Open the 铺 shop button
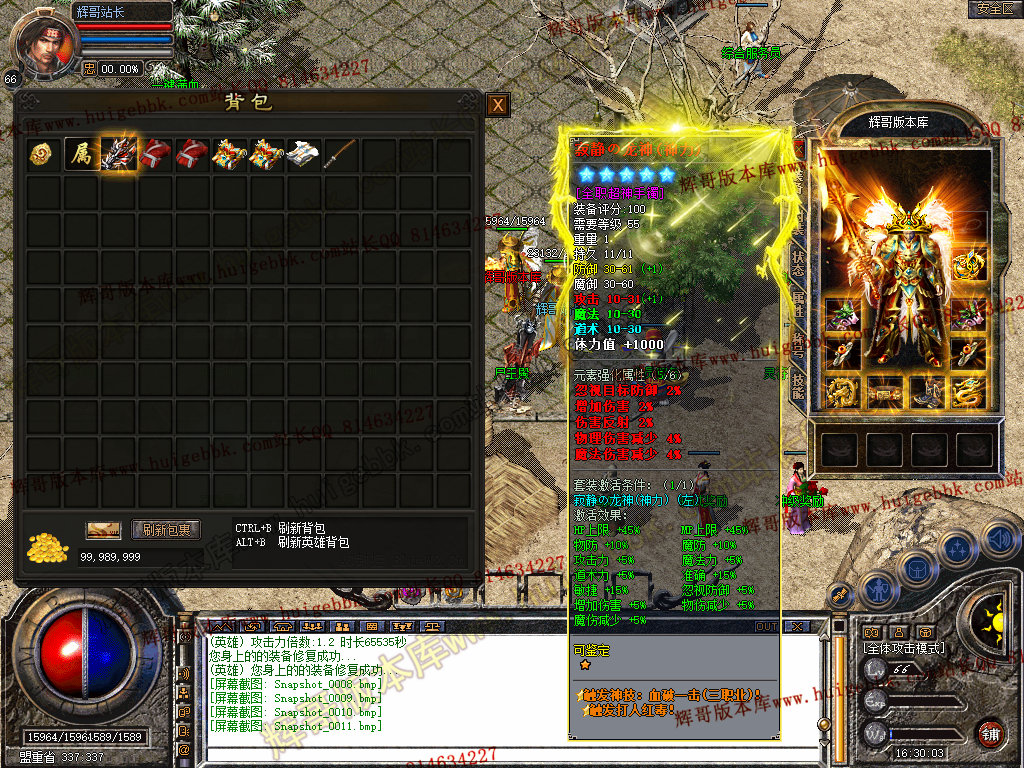 pyautogui.click(x=990, y=735)
